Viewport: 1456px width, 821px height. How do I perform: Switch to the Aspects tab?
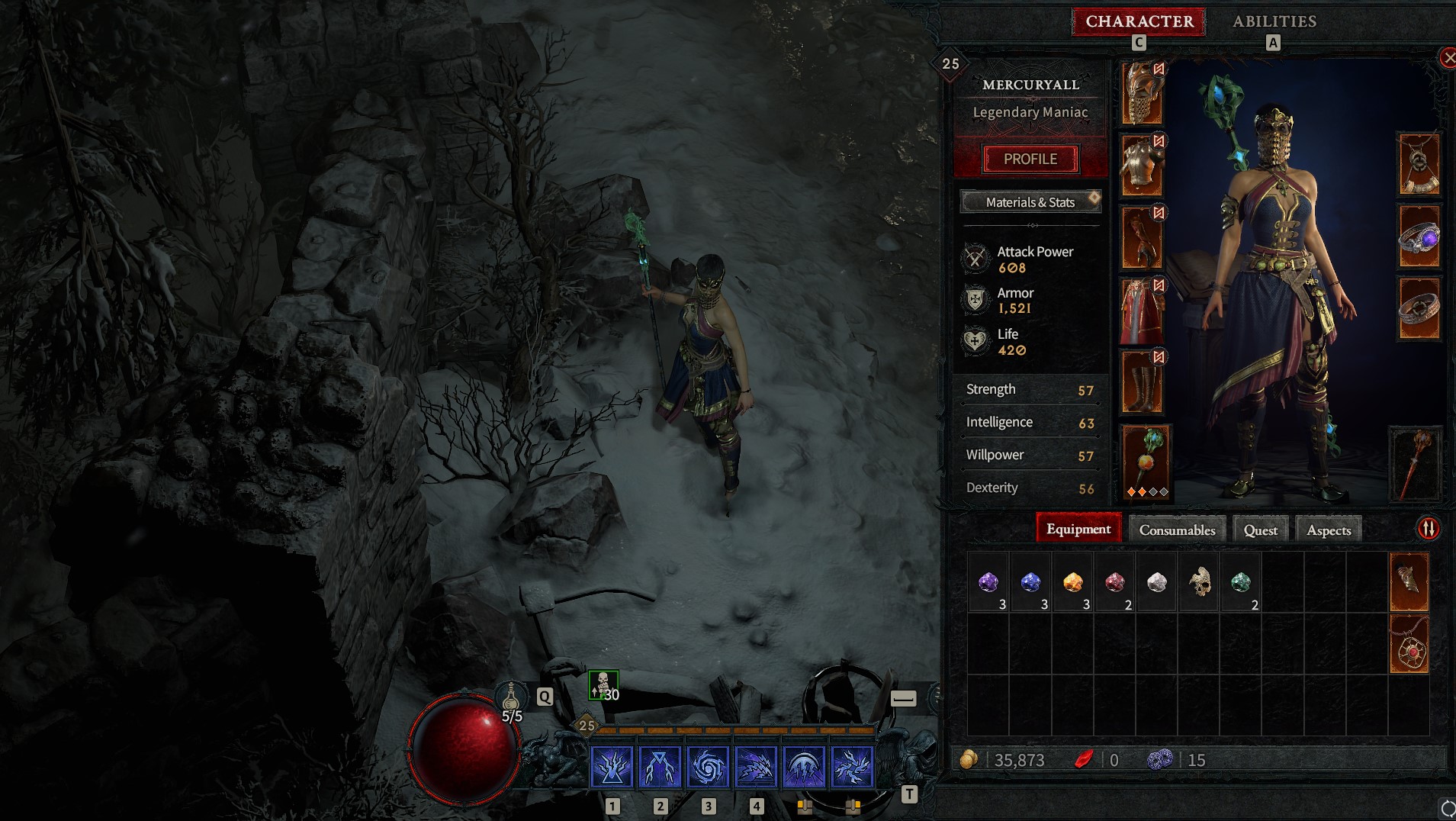(x=1328, y=529)
